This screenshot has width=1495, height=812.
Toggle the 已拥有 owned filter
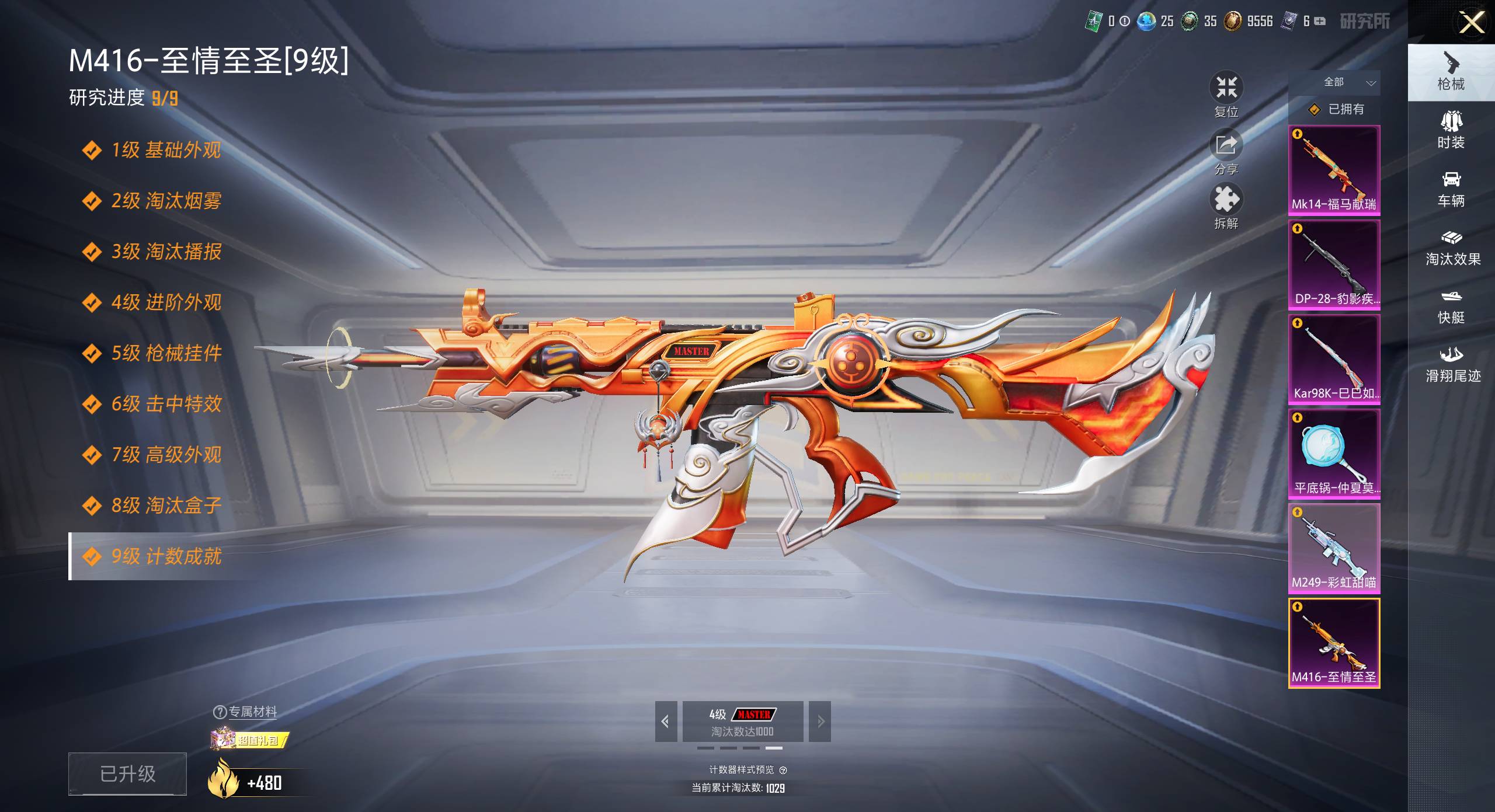click(1336, 109)
